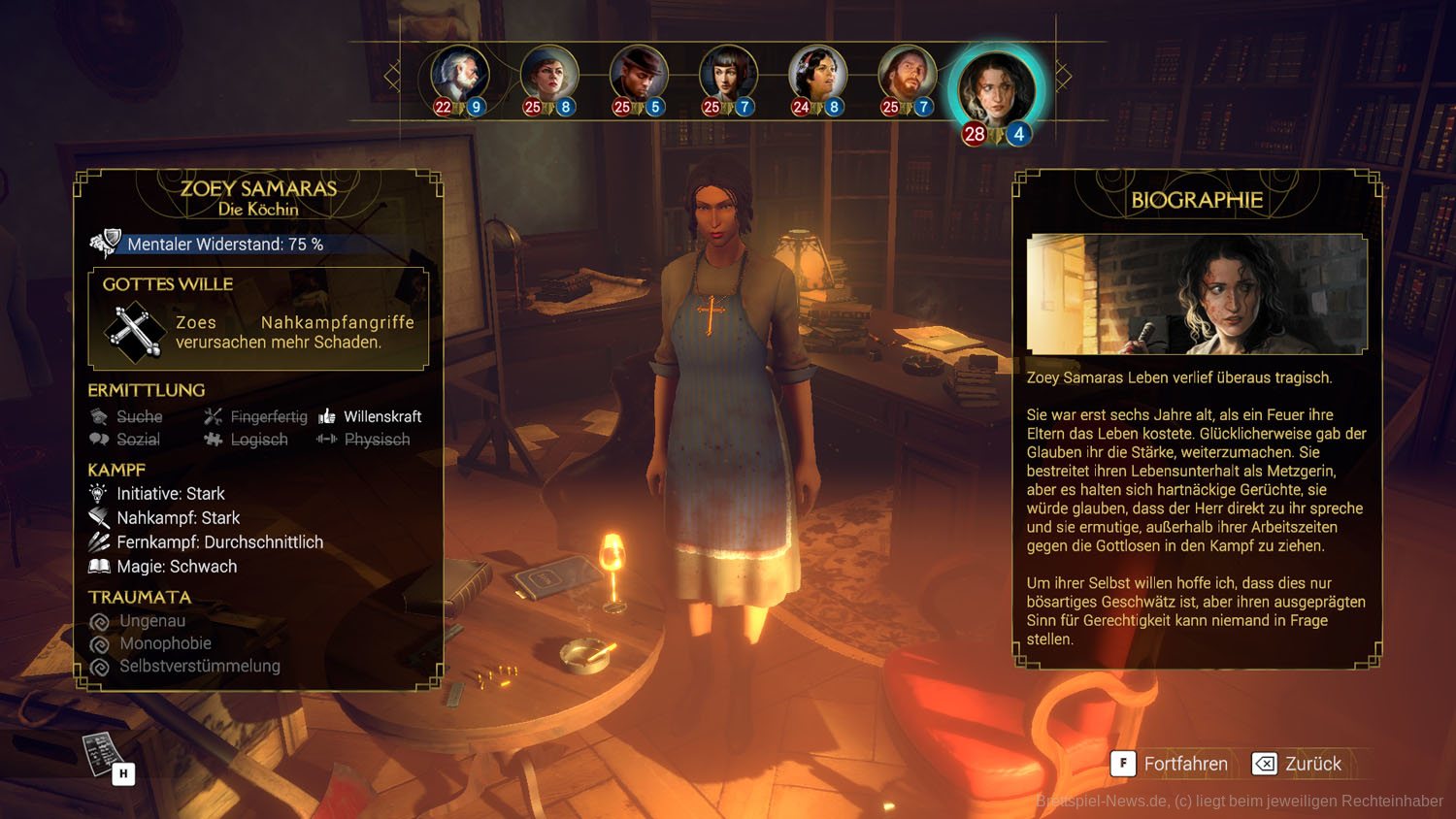Pick the woman with black bob haircut portrait
Viewport: 1456px width, 819px height.
point(728,76)
